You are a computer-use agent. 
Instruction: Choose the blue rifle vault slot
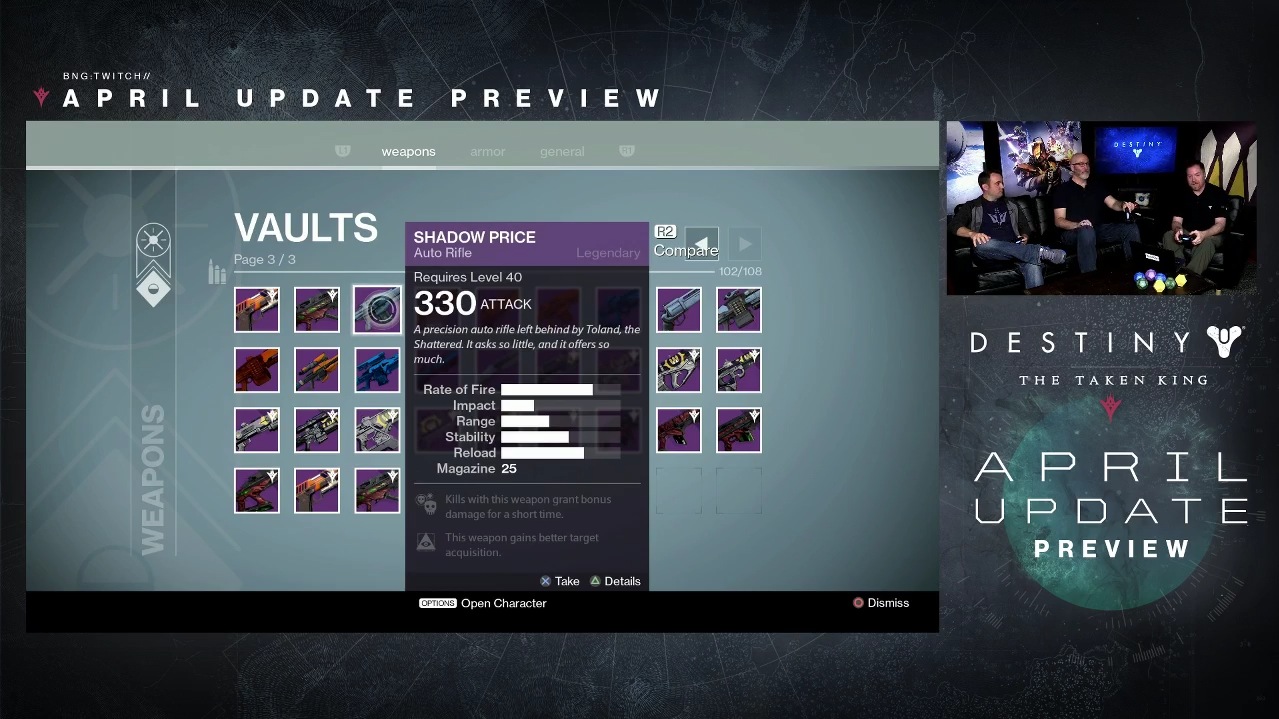(377, 370)
